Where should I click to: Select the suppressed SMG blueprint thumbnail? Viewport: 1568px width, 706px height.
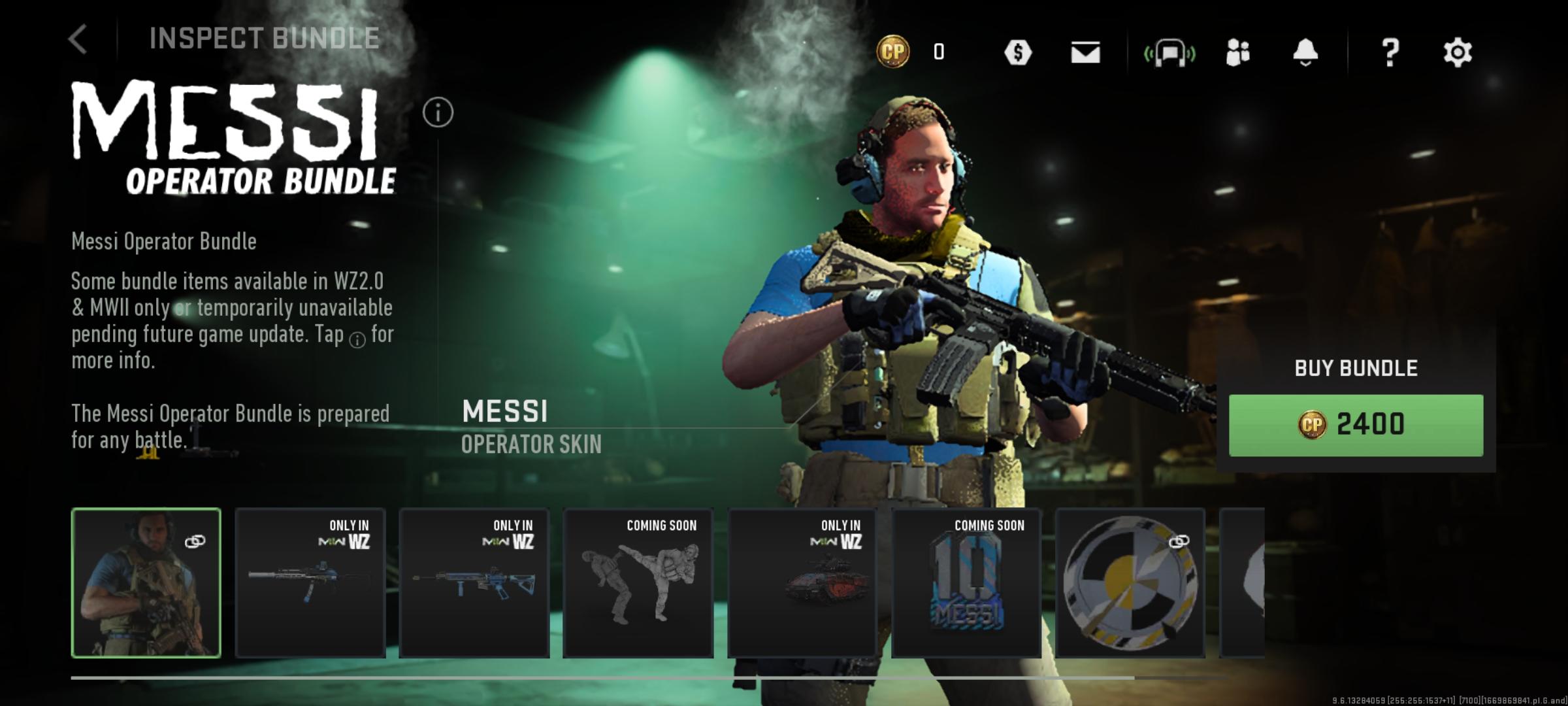(x=310, y=583)
